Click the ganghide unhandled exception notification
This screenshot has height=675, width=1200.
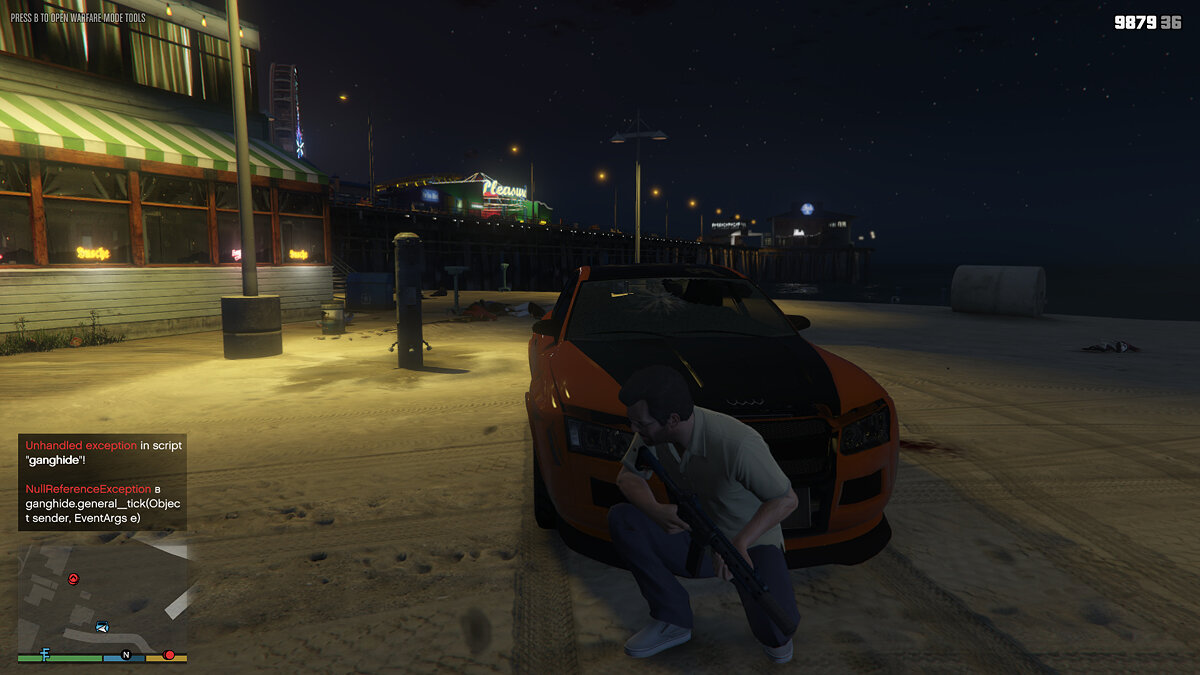click(102, 481)
